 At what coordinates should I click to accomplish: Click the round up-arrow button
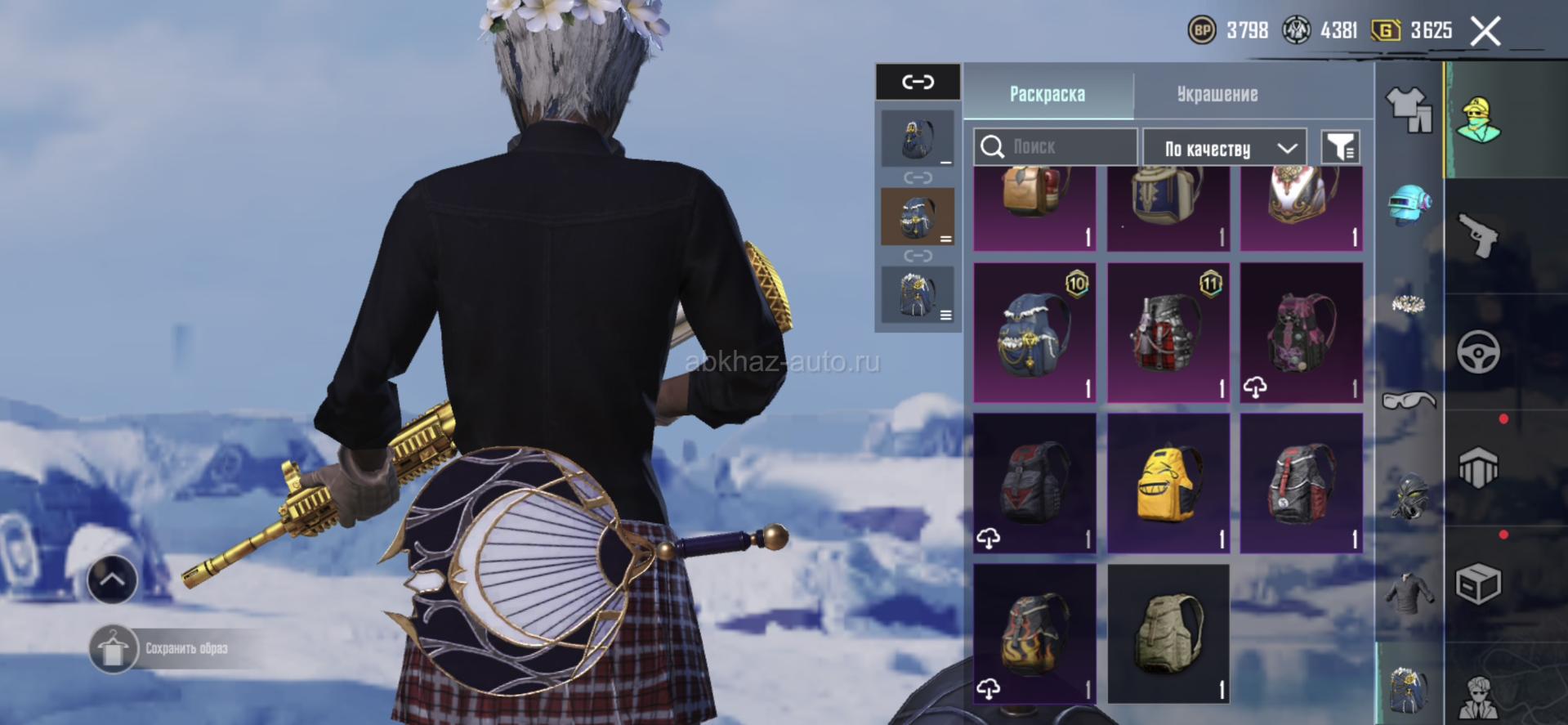112,580
